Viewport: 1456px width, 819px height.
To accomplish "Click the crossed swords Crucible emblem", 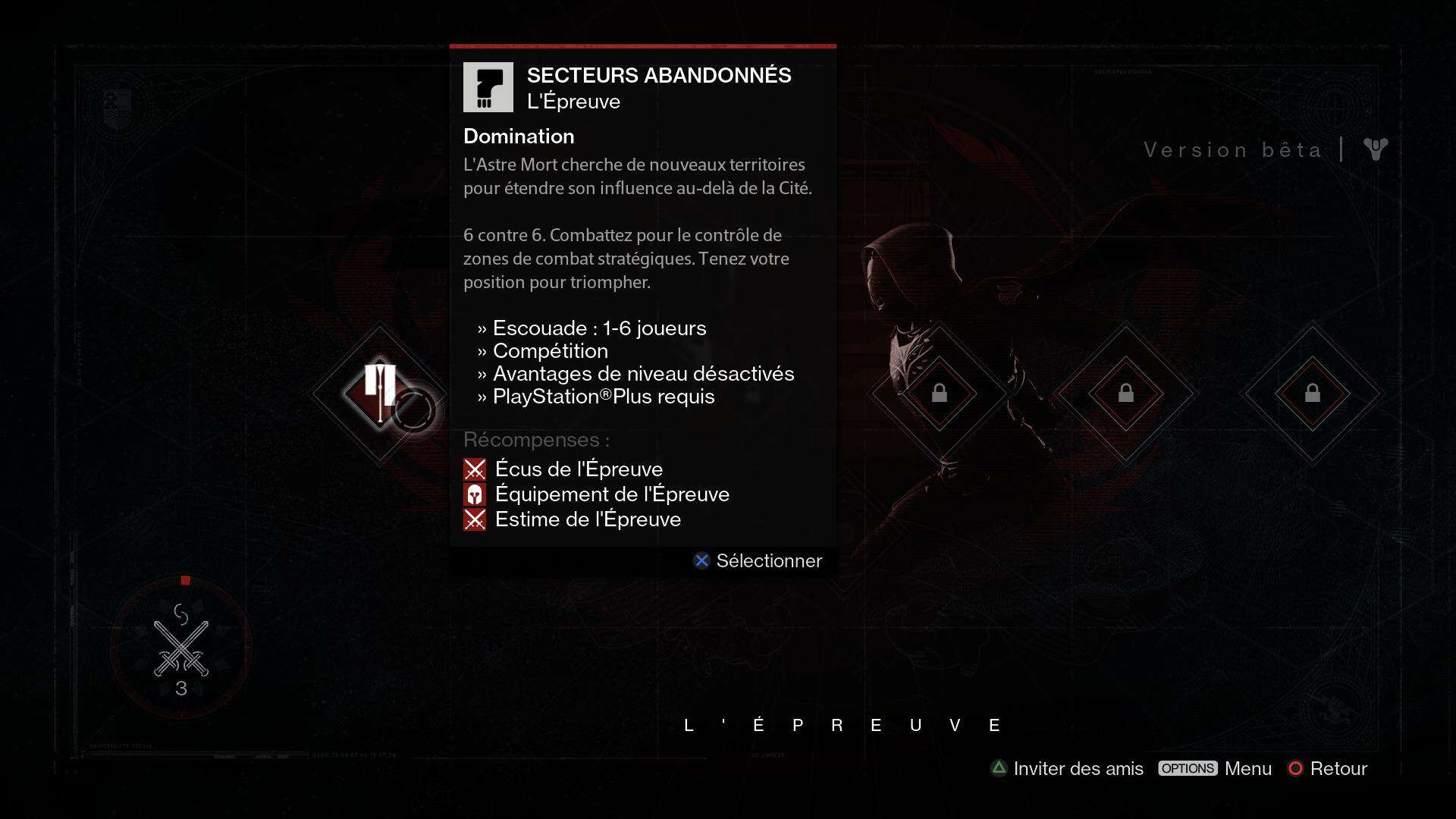I will click(x=181, y=648).
